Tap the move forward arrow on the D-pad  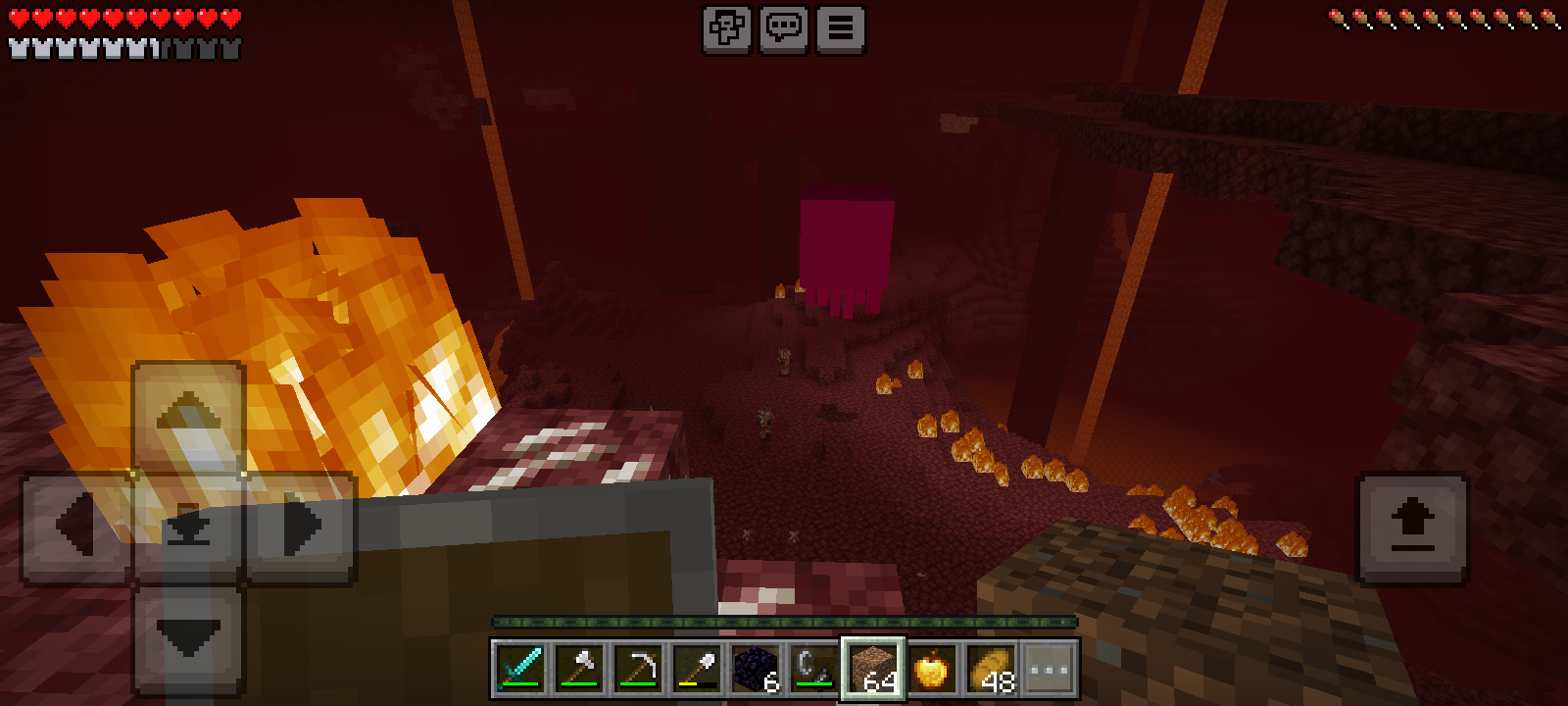(x=188, y=417)
